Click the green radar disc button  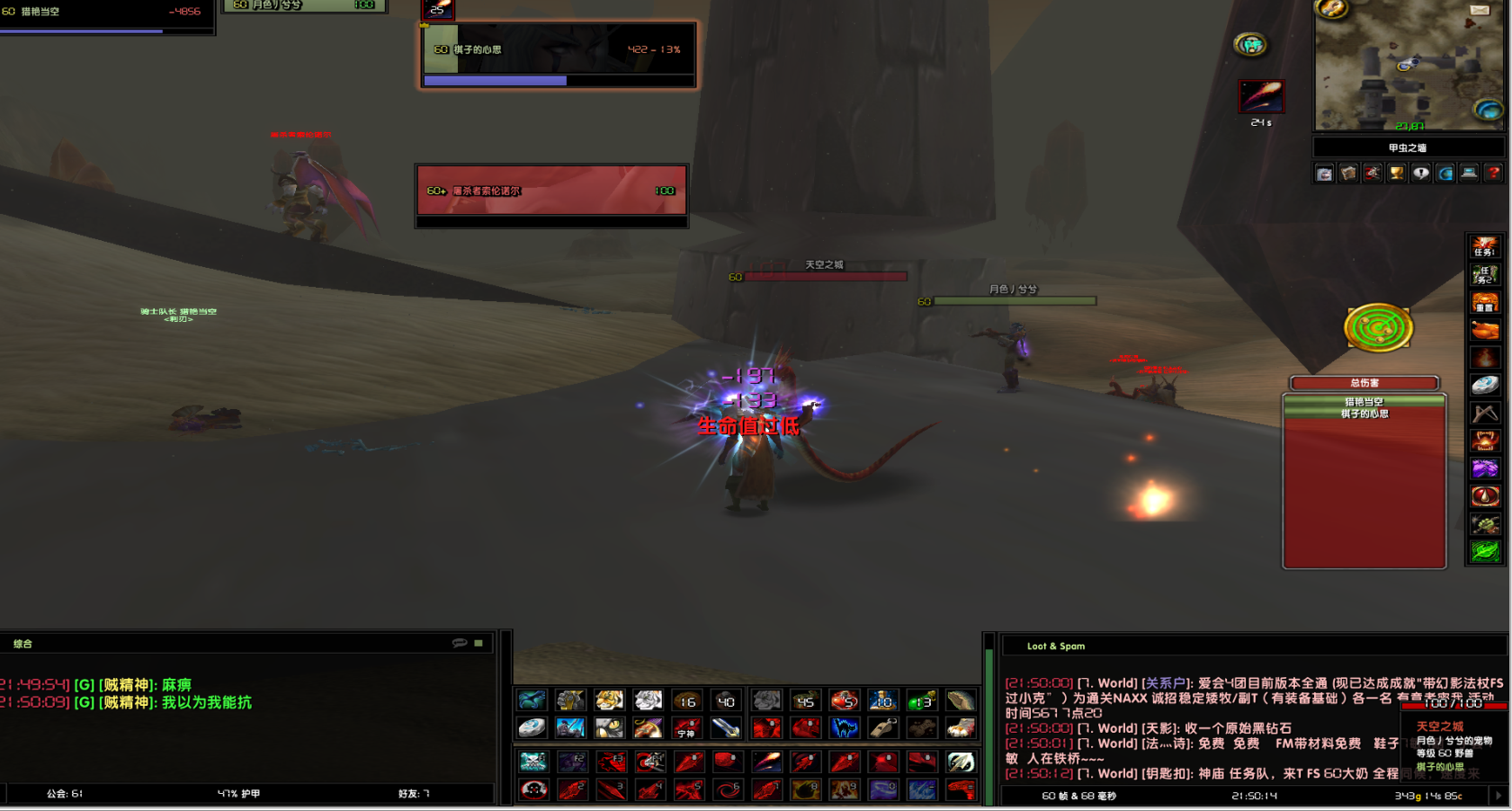pyautogui.click(x=1378, y=328)
